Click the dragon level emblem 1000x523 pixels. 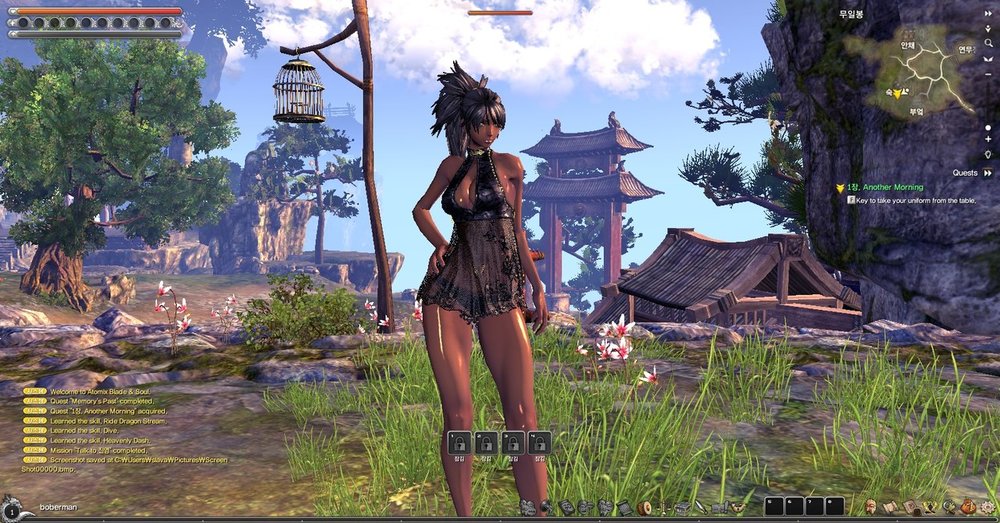pyautogui.click(x=12, y=507)
